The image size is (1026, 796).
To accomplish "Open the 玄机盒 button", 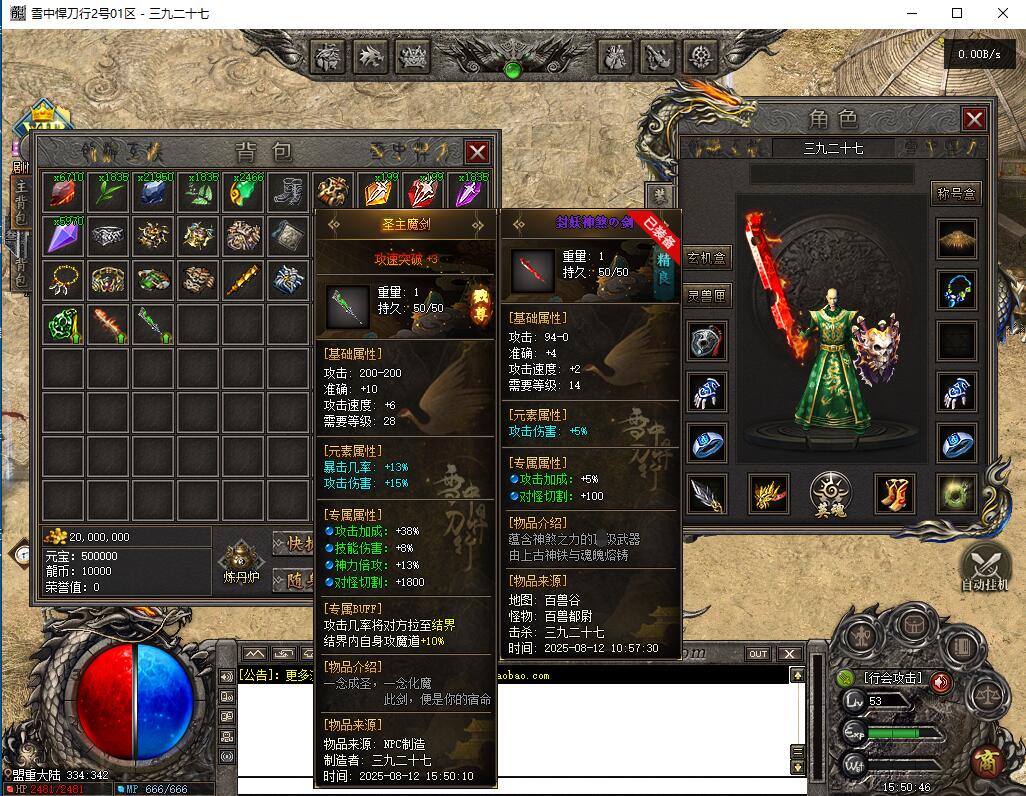I will tap(708, 257).
